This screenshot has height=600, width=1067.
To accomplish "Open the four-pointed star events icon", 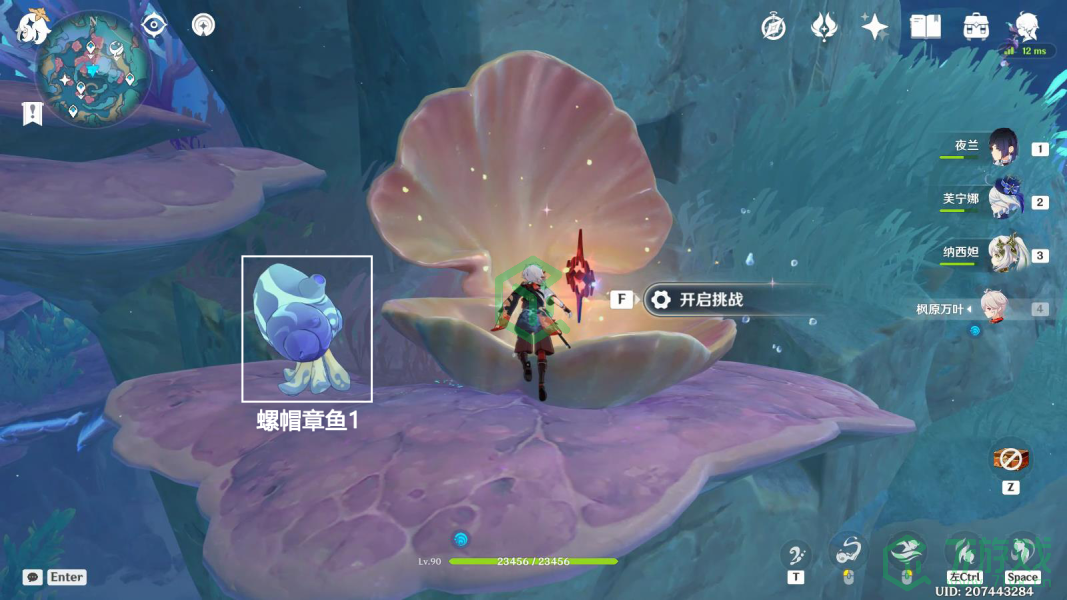I will 875,27.
